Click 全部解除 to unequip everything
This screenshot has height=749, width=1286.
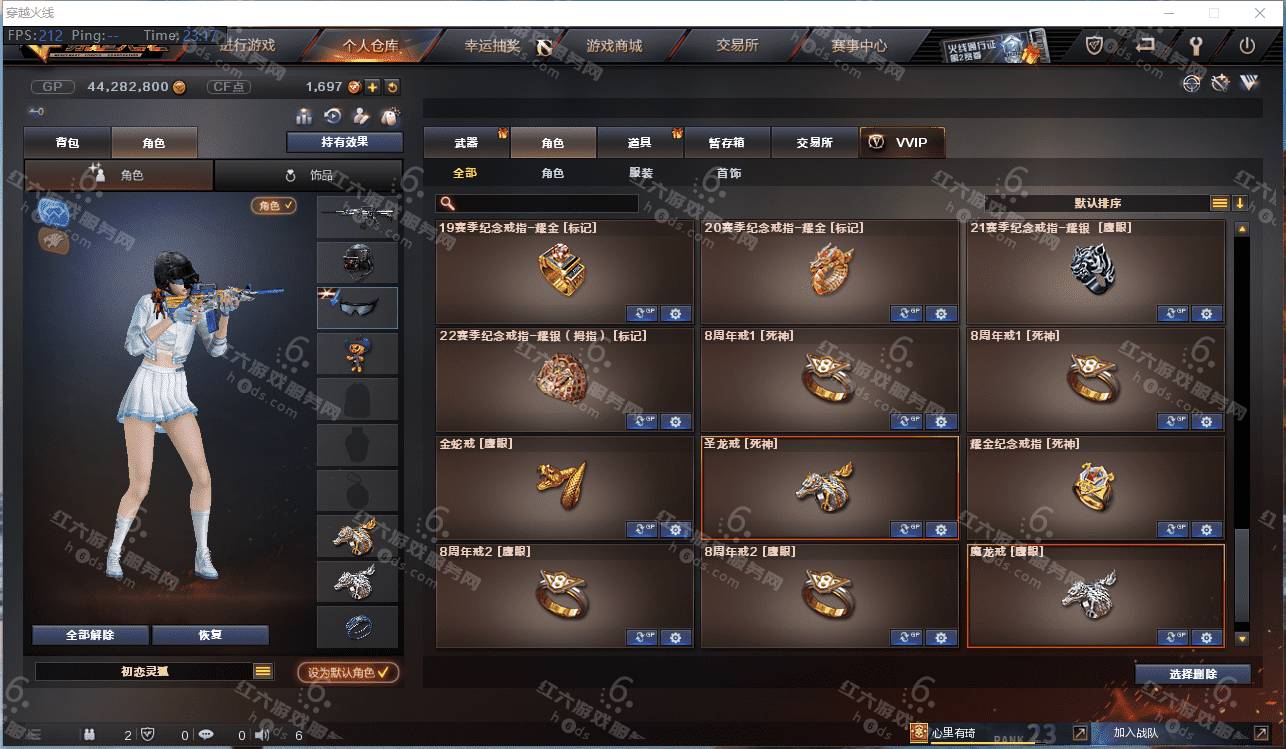(90, 635)
